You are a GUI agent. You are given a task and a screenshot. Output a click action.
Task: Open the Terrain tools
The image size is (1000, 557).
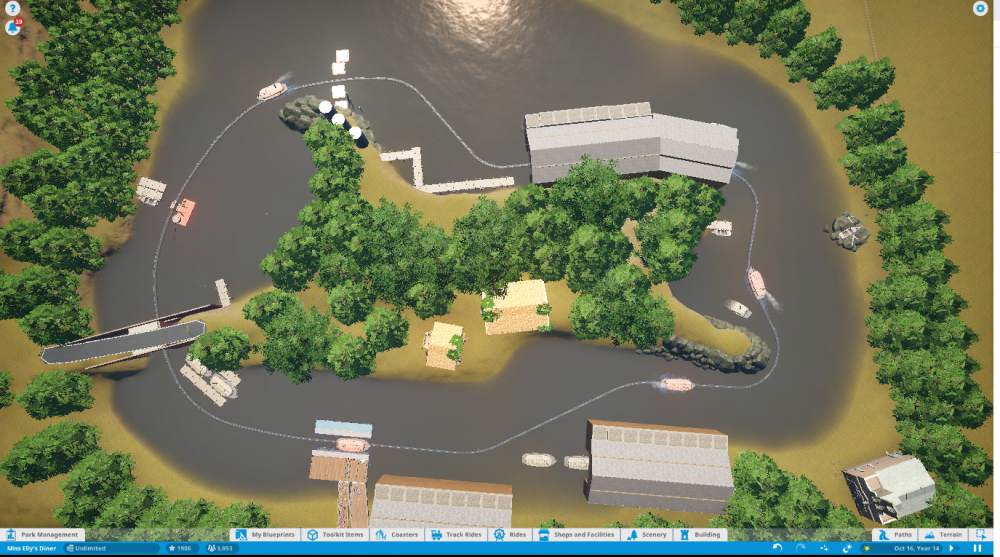coord(943,535)
